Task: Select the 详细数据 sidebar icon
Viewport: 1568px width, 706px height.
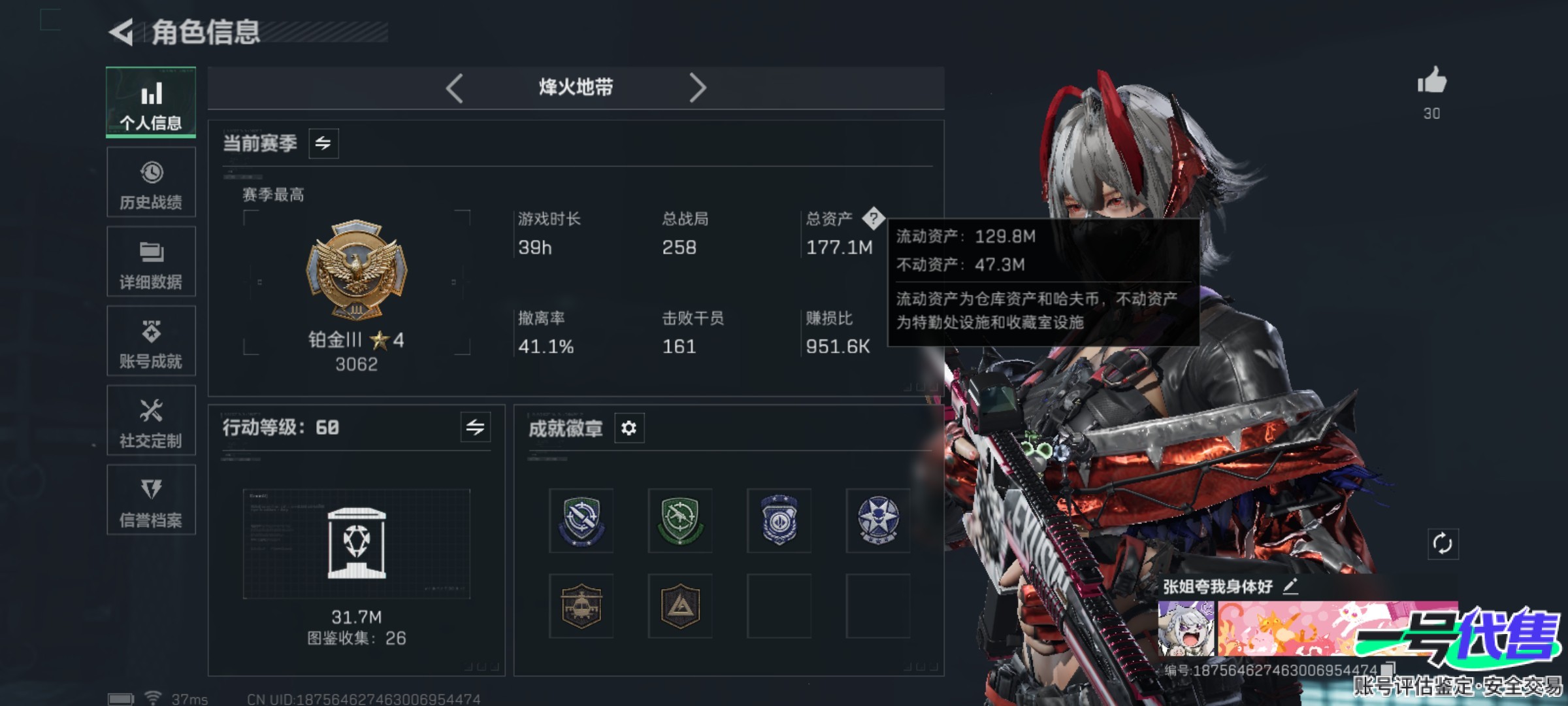Action: [151, 261]
